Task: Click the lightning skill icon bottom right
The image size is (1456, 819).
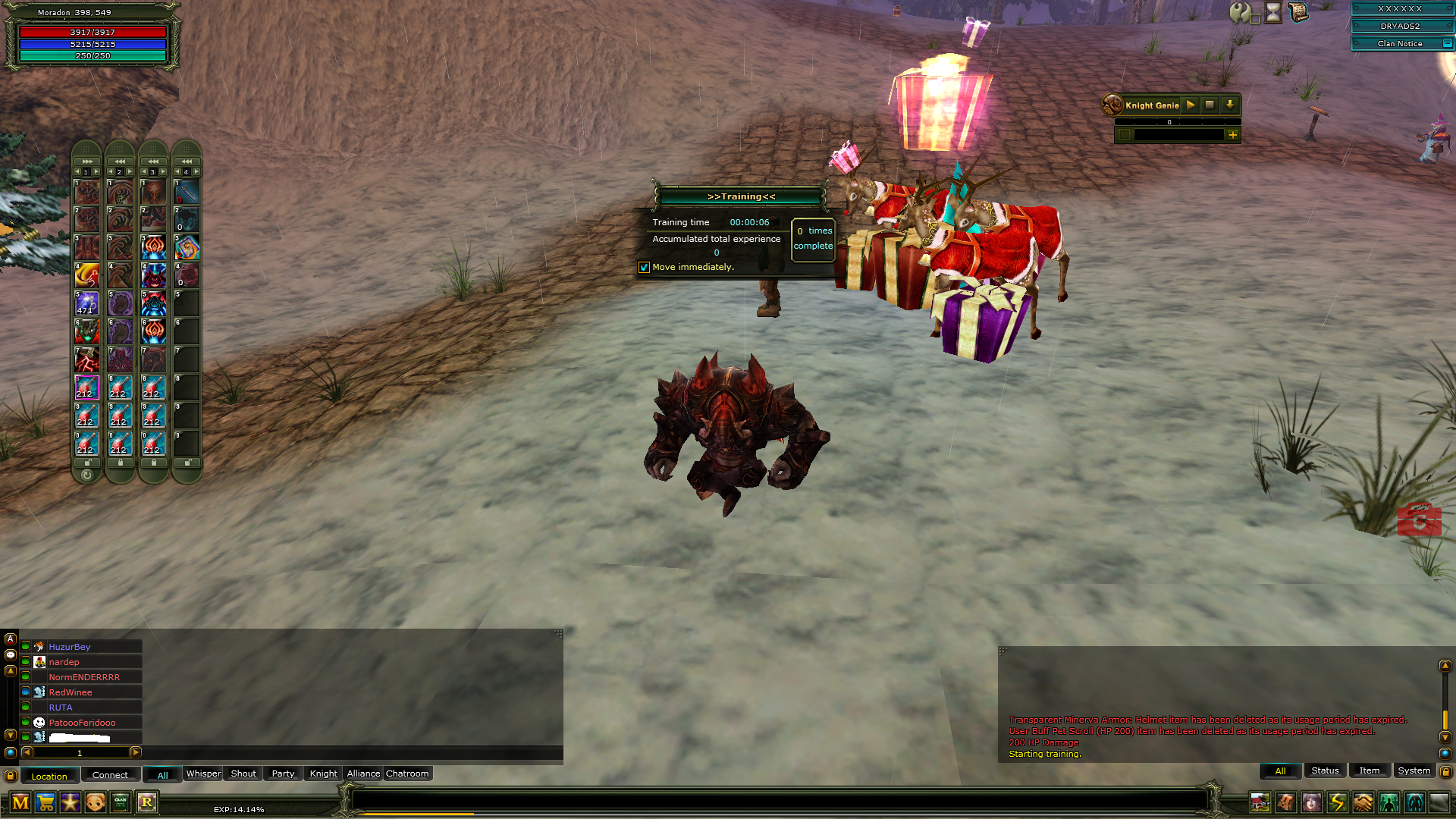Action: click(1337, 802)
